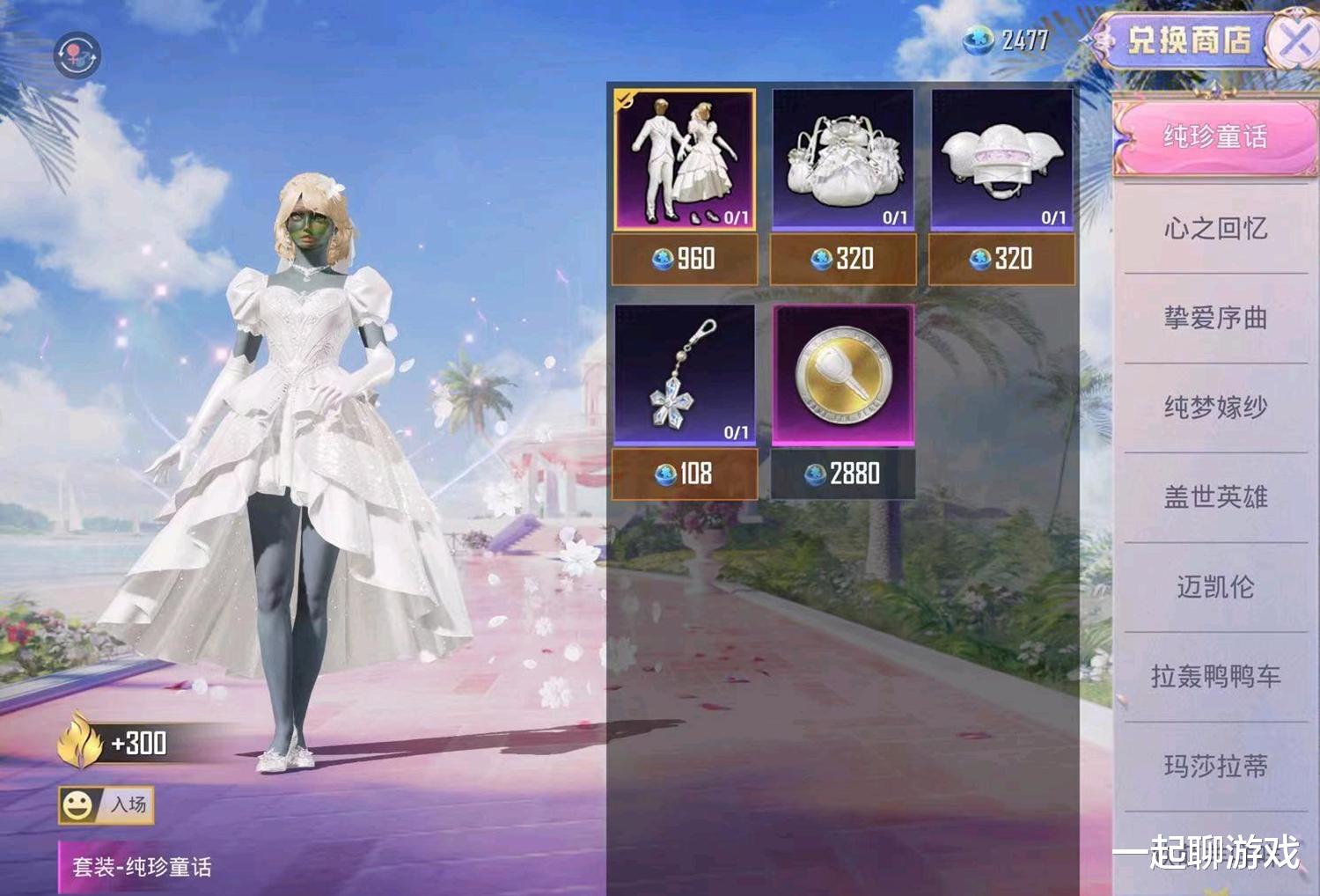Viewport: 1320px width, 896px height.
Task: Play the 入场 entrance emote
Action: (x=106, y=804)
